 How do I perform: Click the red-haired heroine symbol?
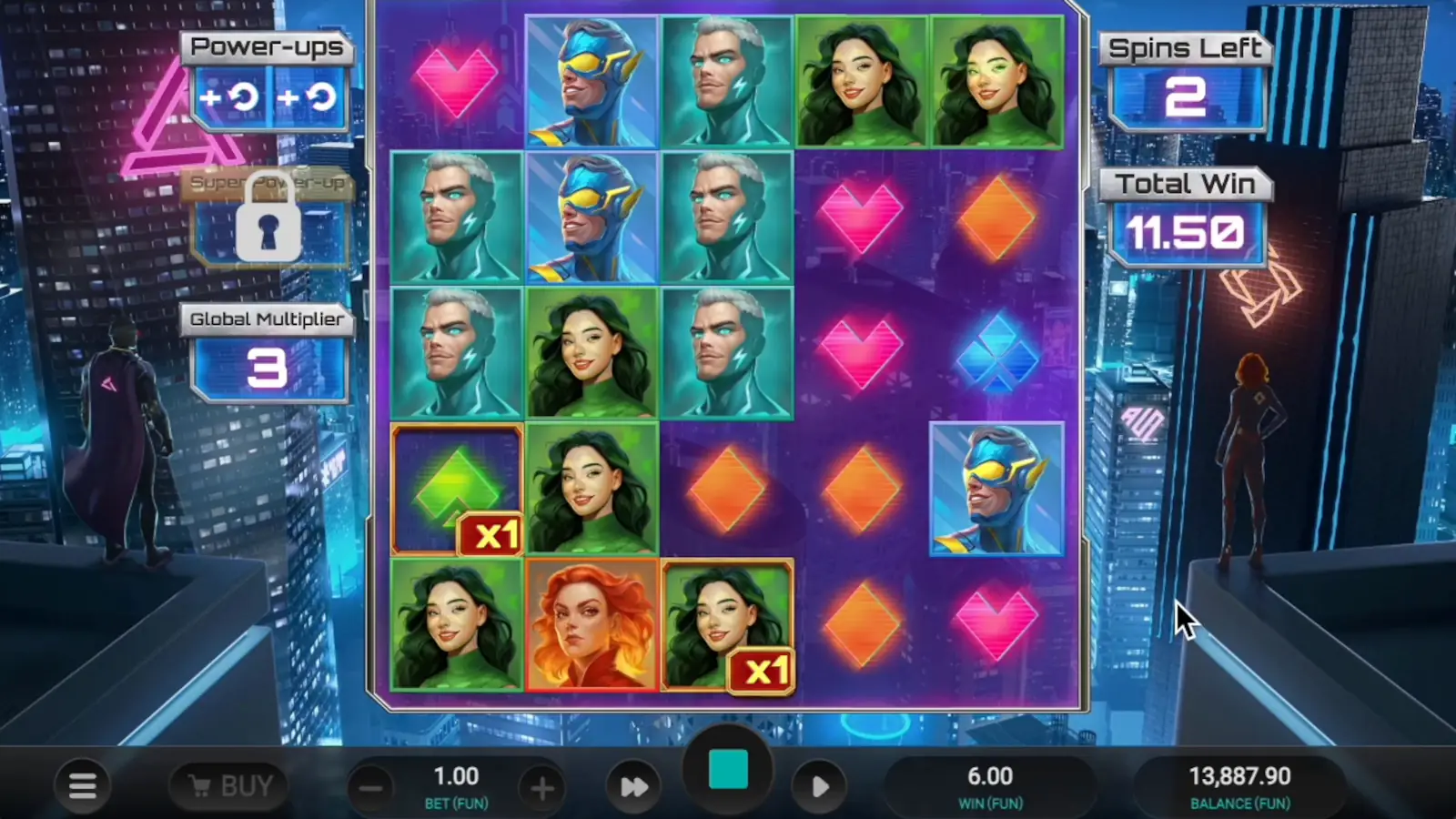point(592,625)
